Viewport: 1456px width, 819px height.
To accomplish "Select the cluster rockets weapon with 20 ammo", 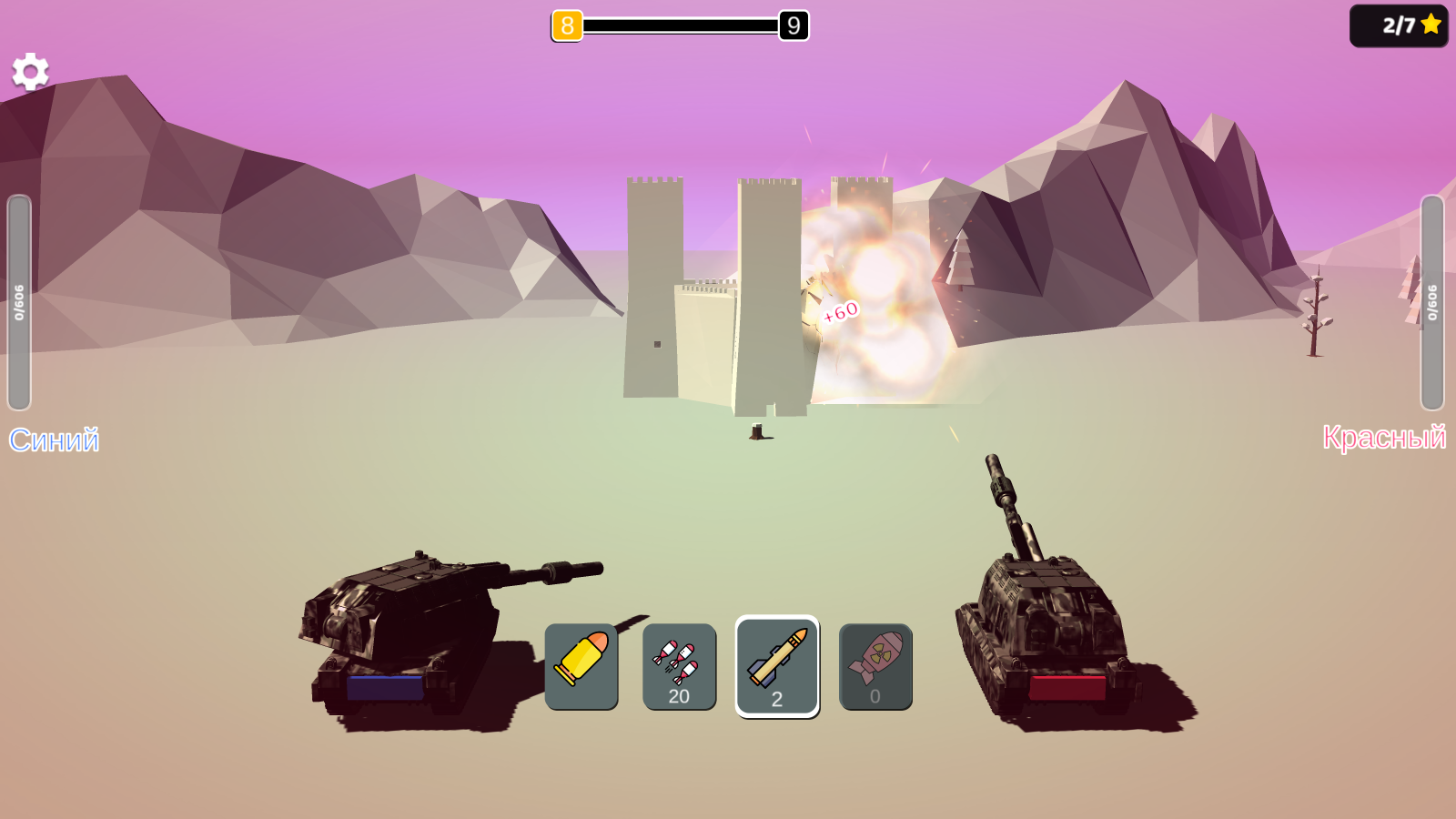I will (x=679, y=665).
